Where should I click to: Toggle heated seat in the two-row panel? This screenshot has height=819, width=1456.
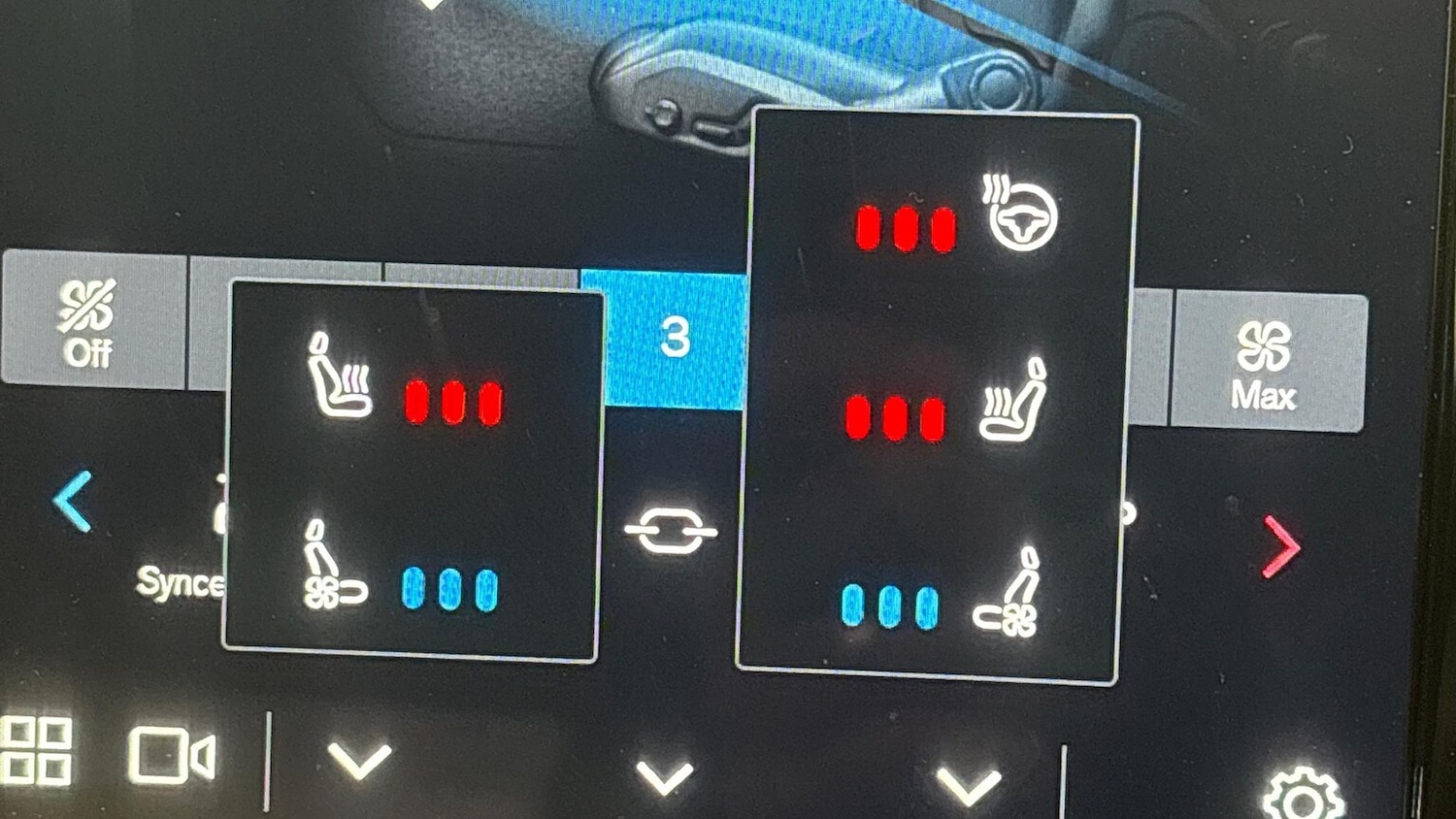[340, 378]
